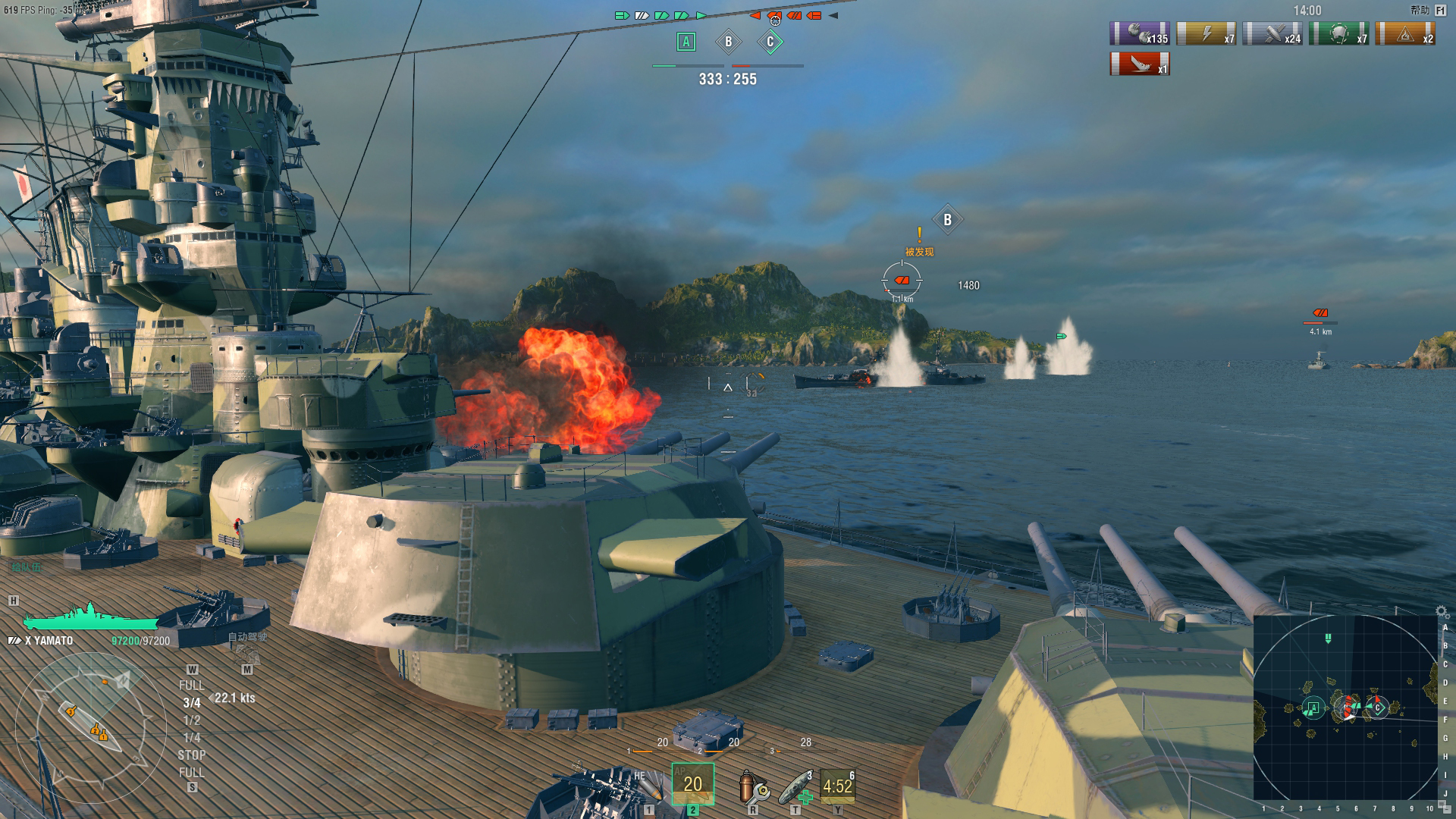Click capture point C on the minimap

tap(1378, 708)
